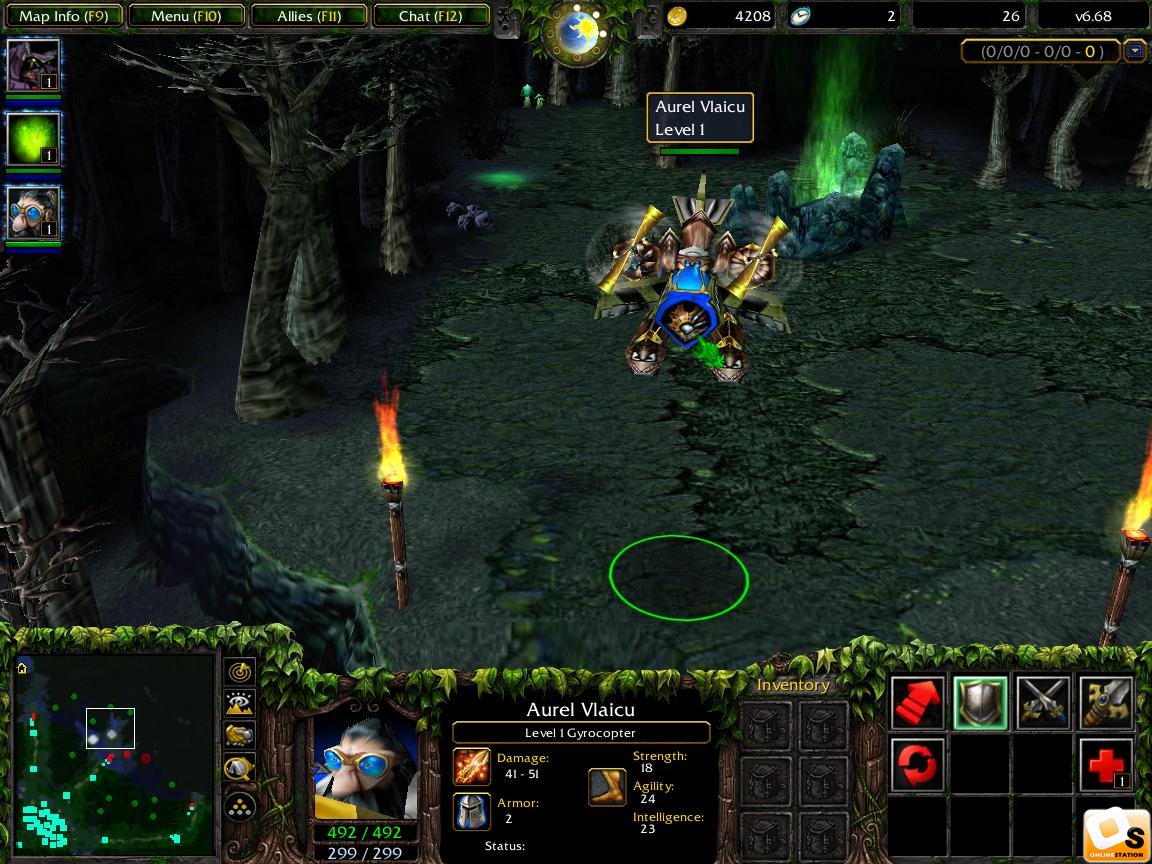Open the Allies (F11) panel
1152x864 pixels.
(309, 16)
